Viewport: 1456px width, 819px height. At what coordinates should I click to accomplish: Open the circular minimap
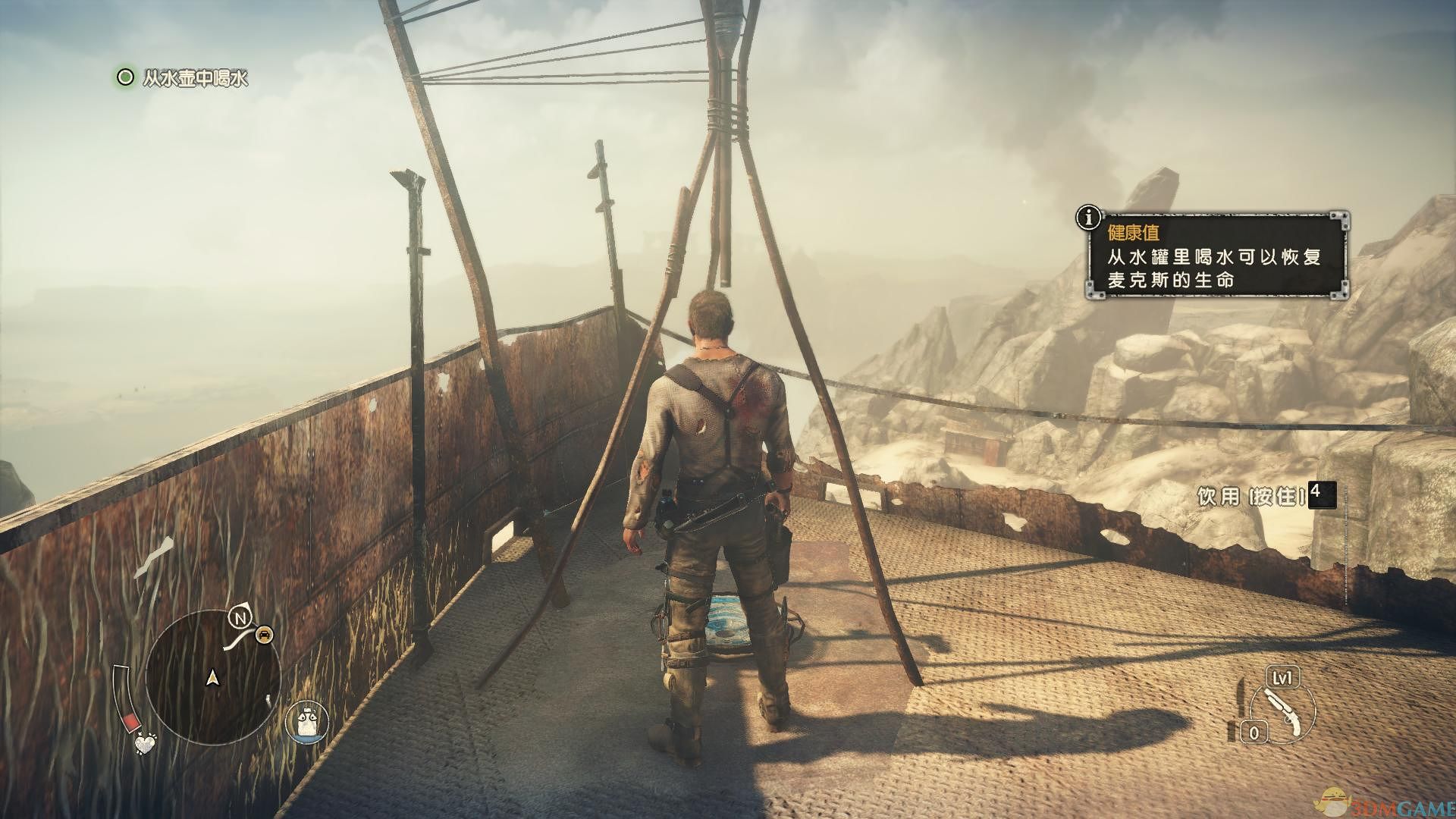coord(212,679)
